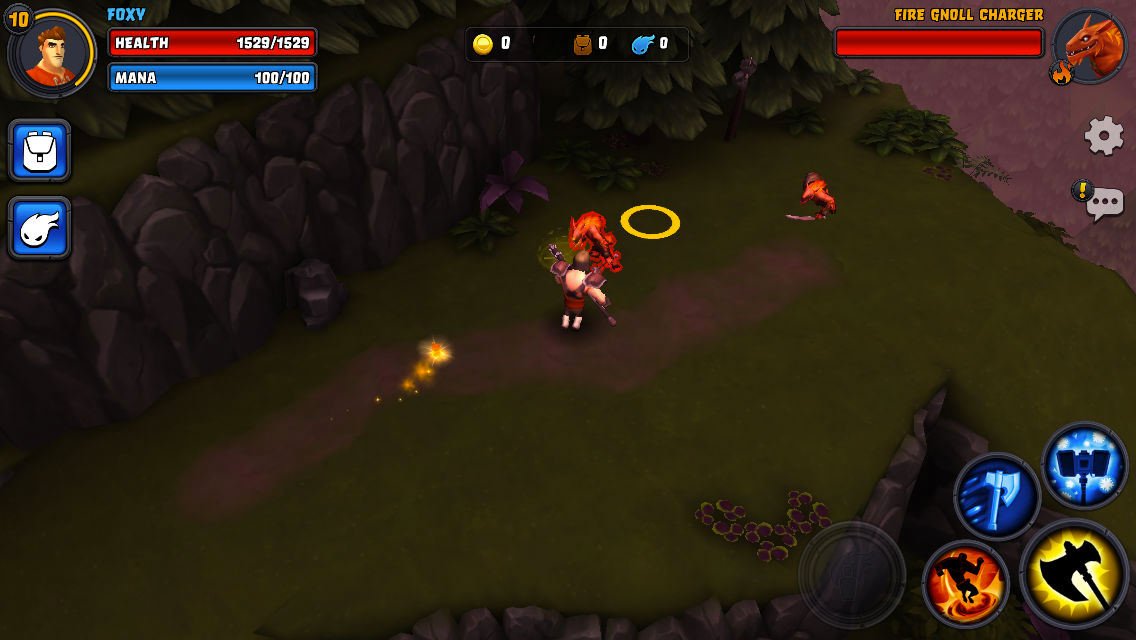The width and height of the screenshot is (1136, 640).
Task: Select the Fire Gnoll Charger target portrait
Action: point(1090,46)
